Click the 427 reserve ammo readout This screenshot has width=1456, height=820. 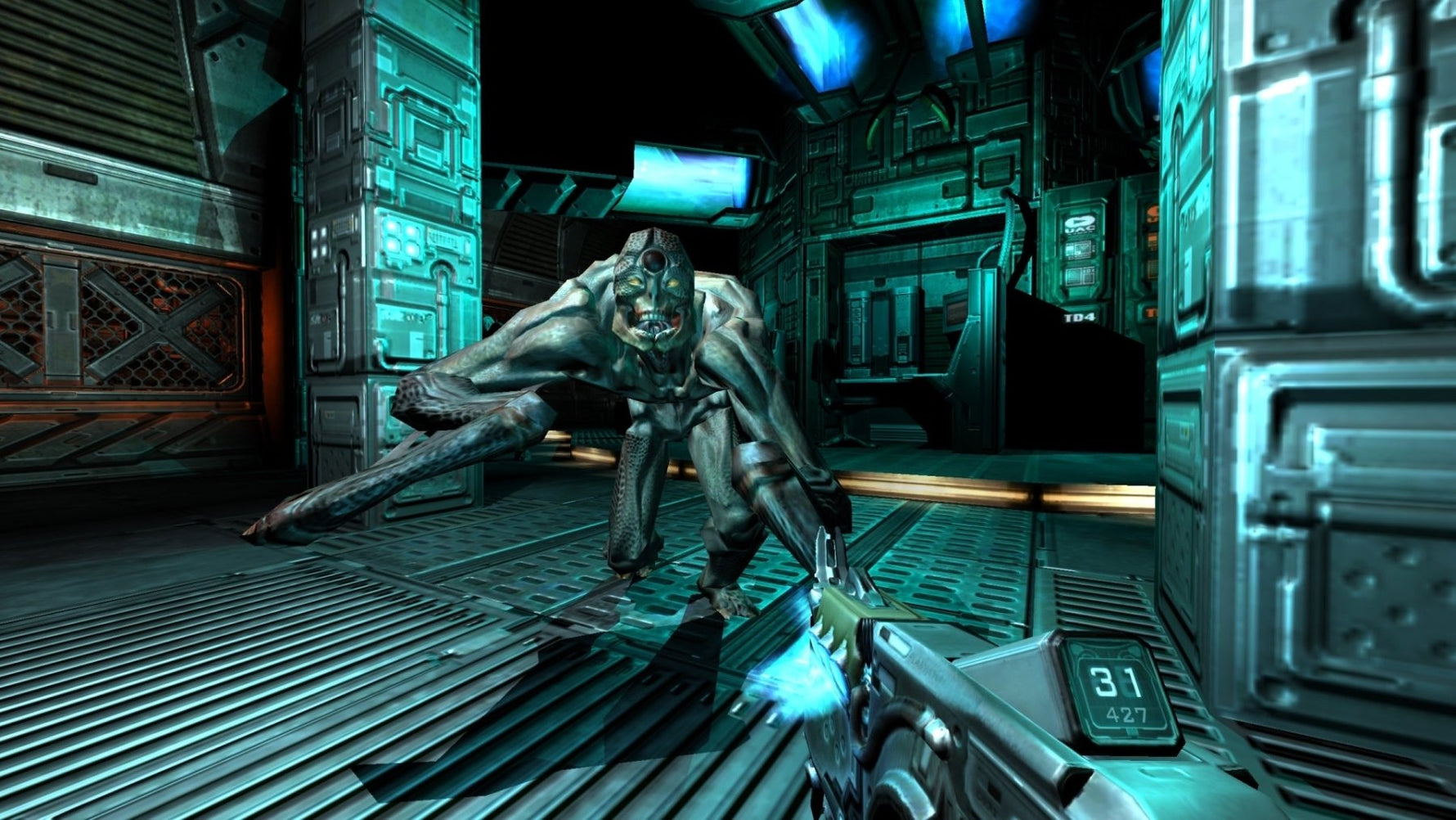coord(1127,714)
